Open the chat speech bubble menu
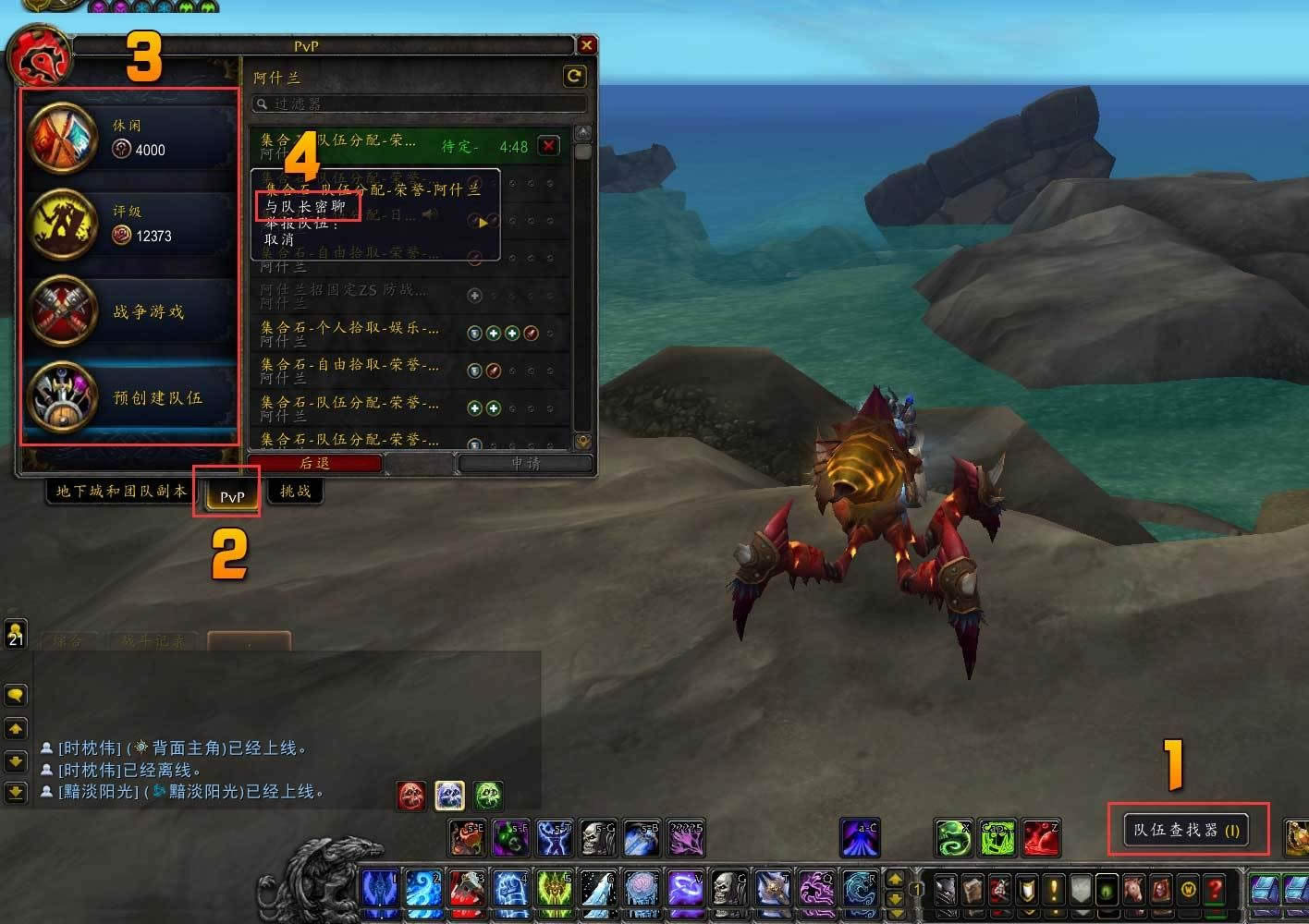The height and width of the screenshot is (924, 1309). (16, 694)
